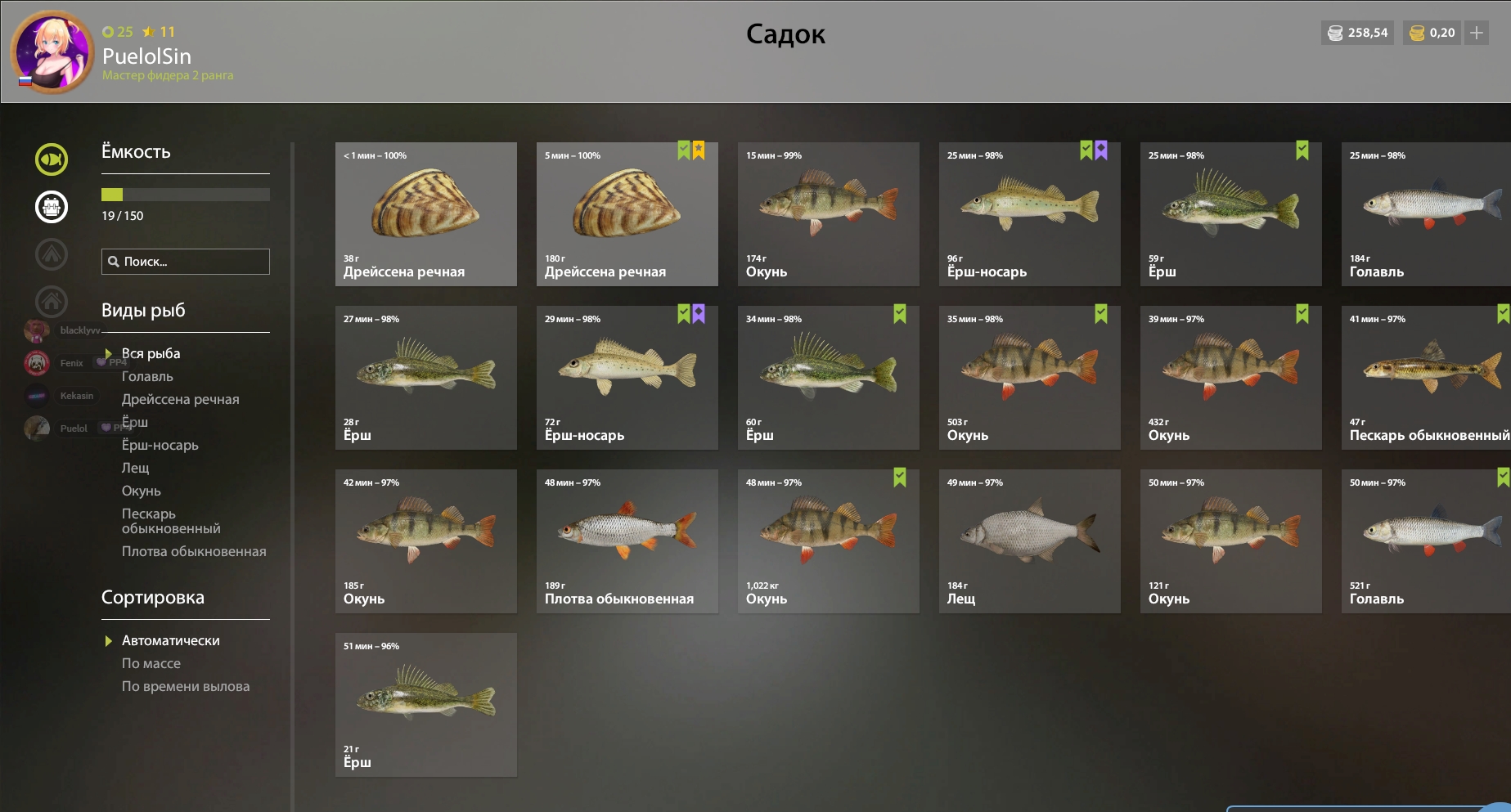Select the Ёрш-носарь fish filter
Screen dimensions: 1511x812
click(160, 445)
